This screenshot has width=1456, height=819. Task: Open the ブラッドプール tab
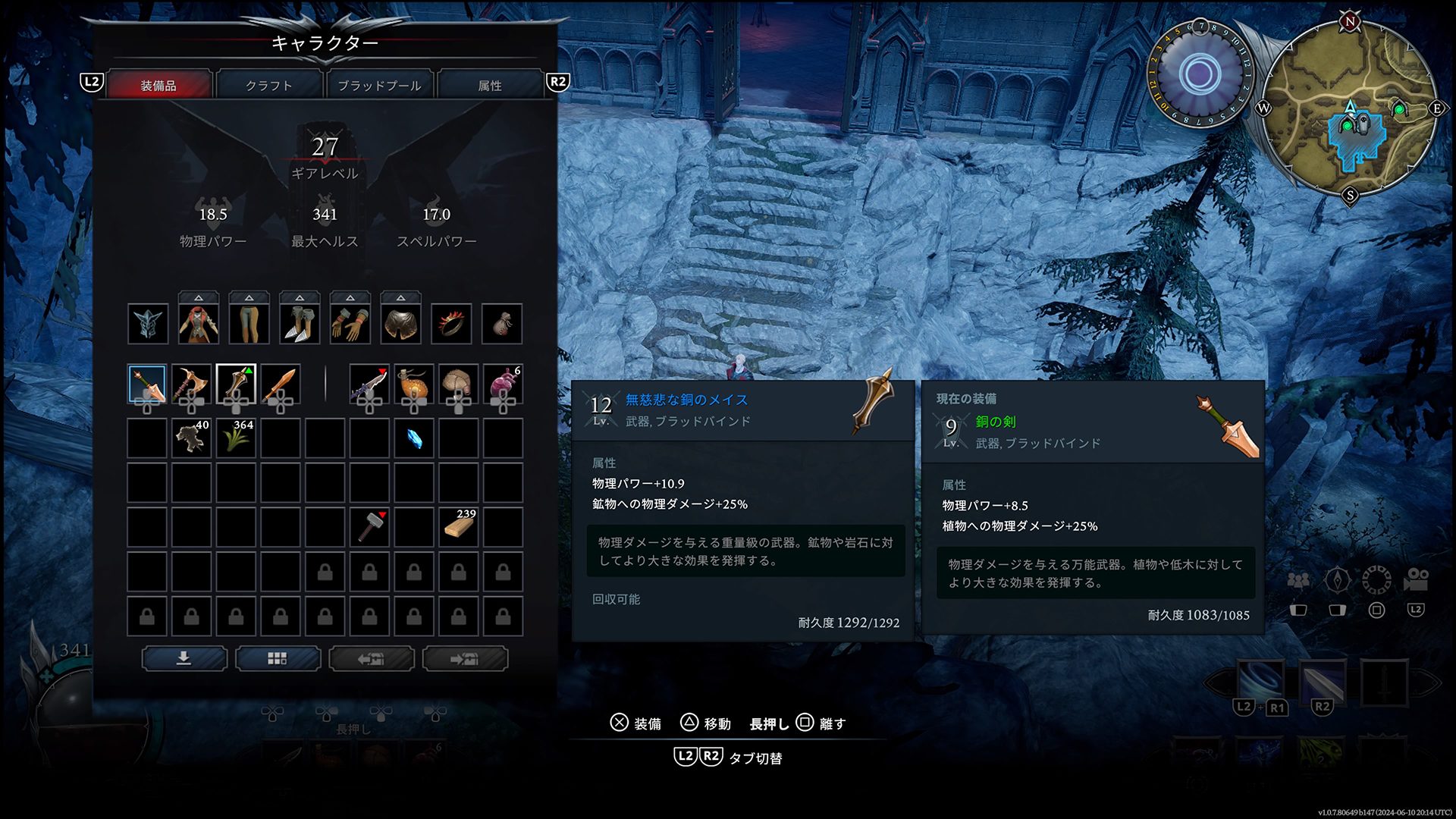tap(379, 85)
